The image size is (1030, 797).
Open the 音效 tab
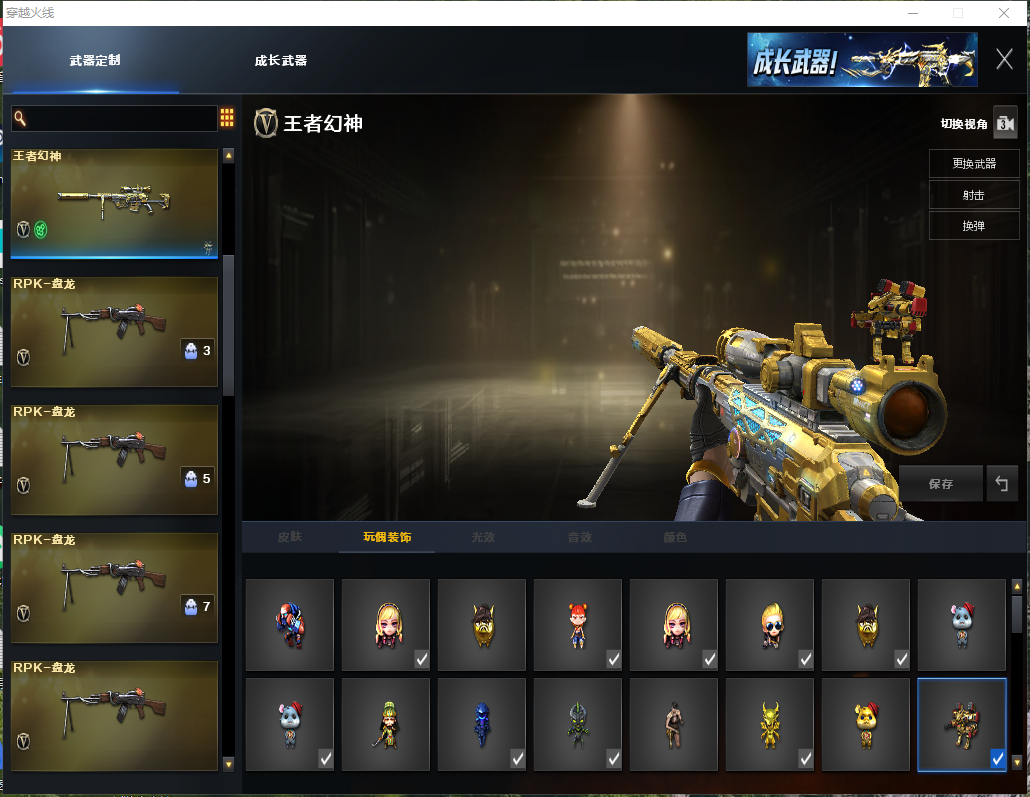coord(579,537)
